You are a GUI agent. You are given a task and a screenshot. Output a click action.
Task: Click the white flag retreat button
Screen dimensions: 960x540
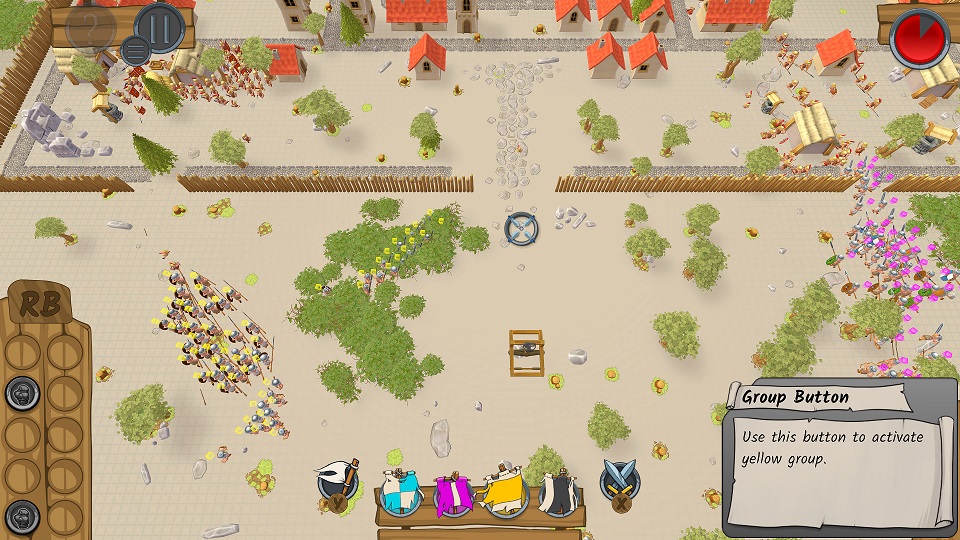(338, 484)
